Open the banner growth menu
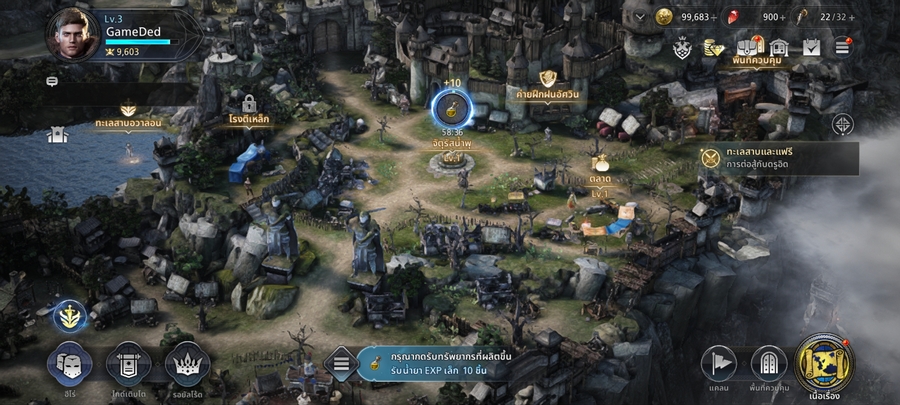The height and width of the screenshot is (405, 900). pyautogui.click(x=128, y=365)
